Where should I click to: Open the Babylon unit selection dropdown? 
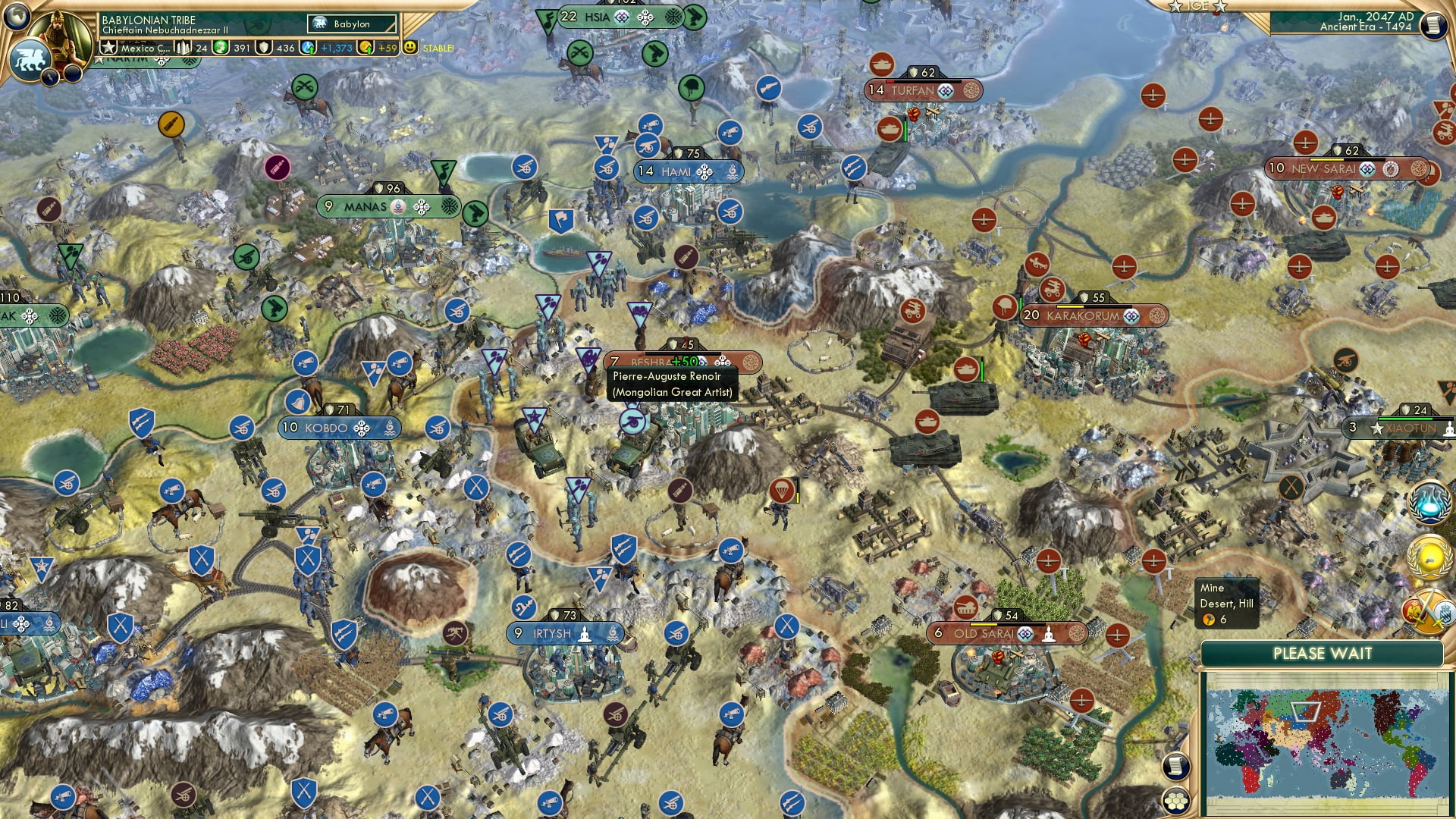click(350, 24)
